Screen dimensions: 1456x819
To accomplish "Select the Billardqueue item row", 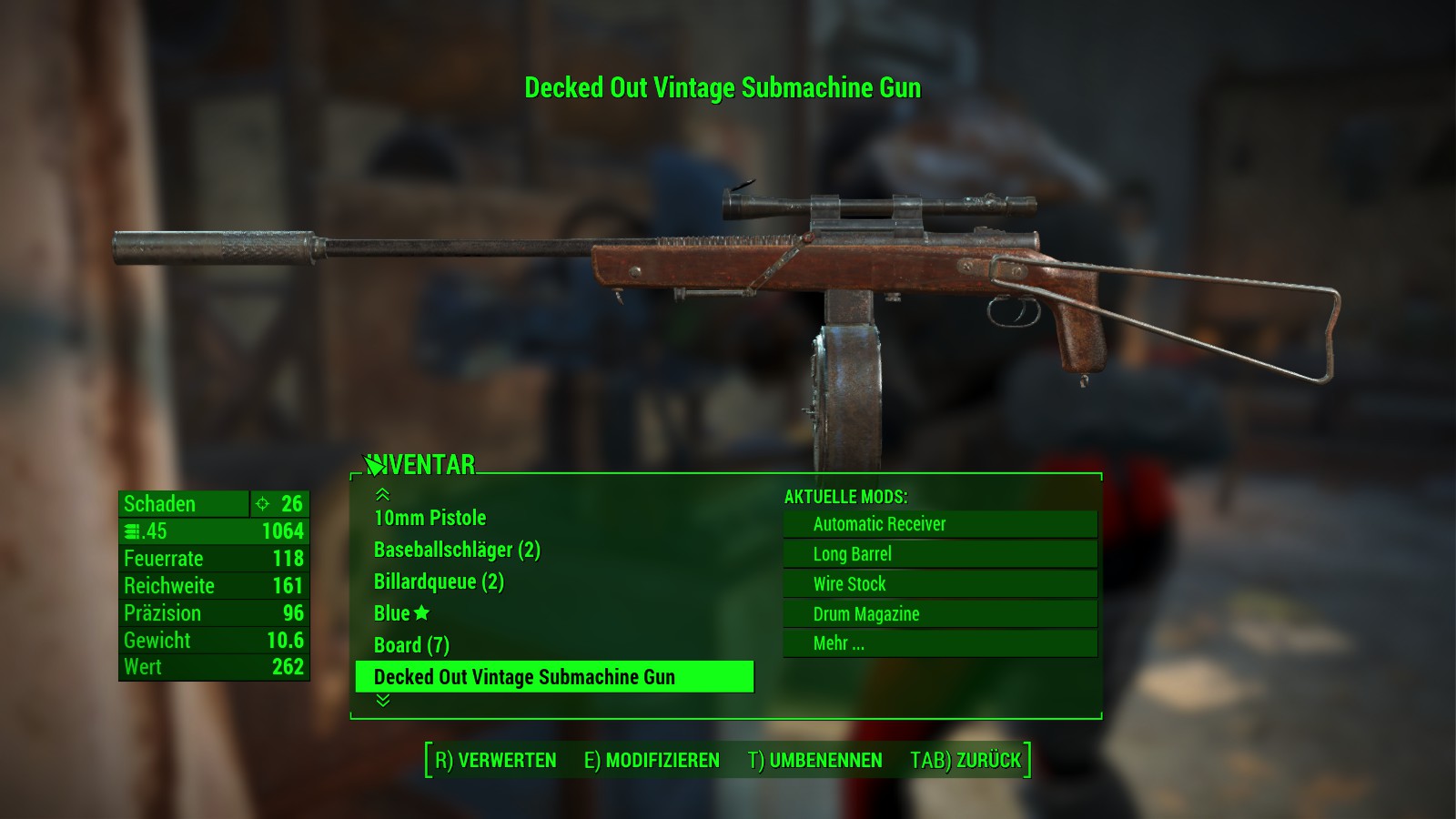I will coord(439,581).
